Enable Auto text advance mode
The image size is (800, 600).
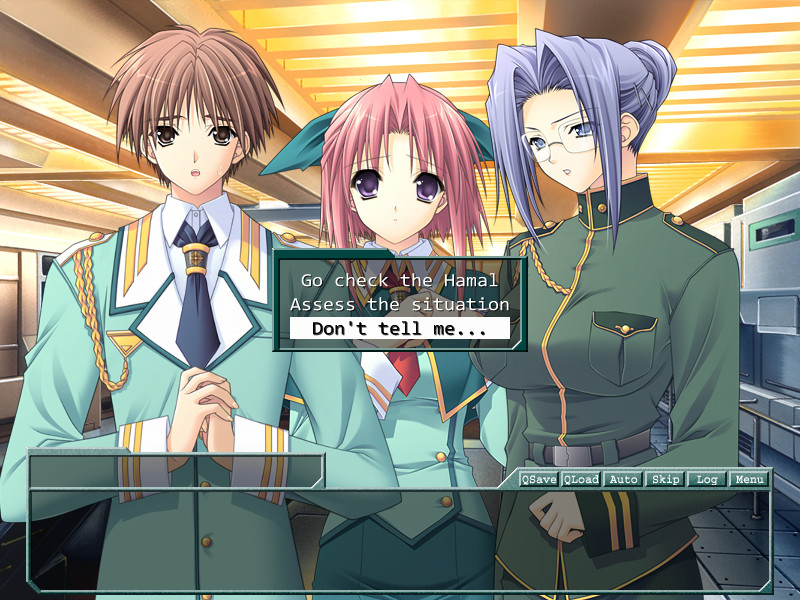pyautogui.click(x=623, y=479)
